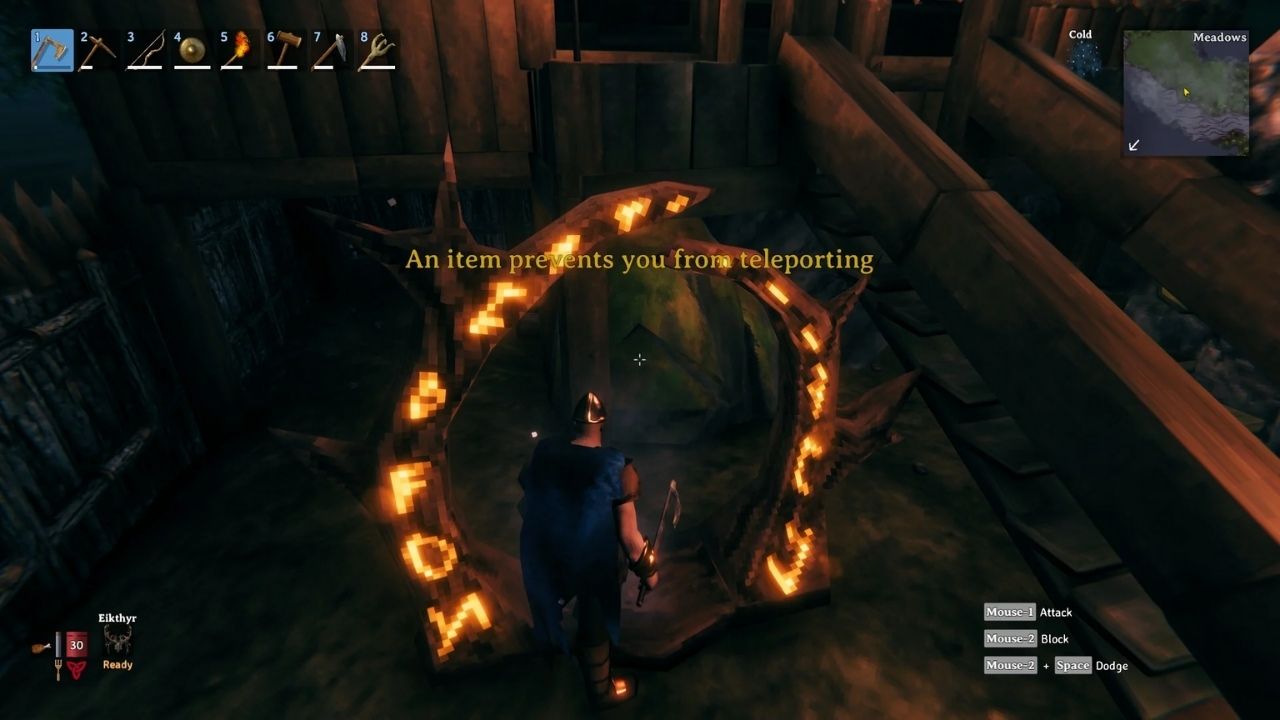The image size is (1280, 720).
Task: Click the Meadows biome label
Action: pyautogui.click(x=1220, y=37)
